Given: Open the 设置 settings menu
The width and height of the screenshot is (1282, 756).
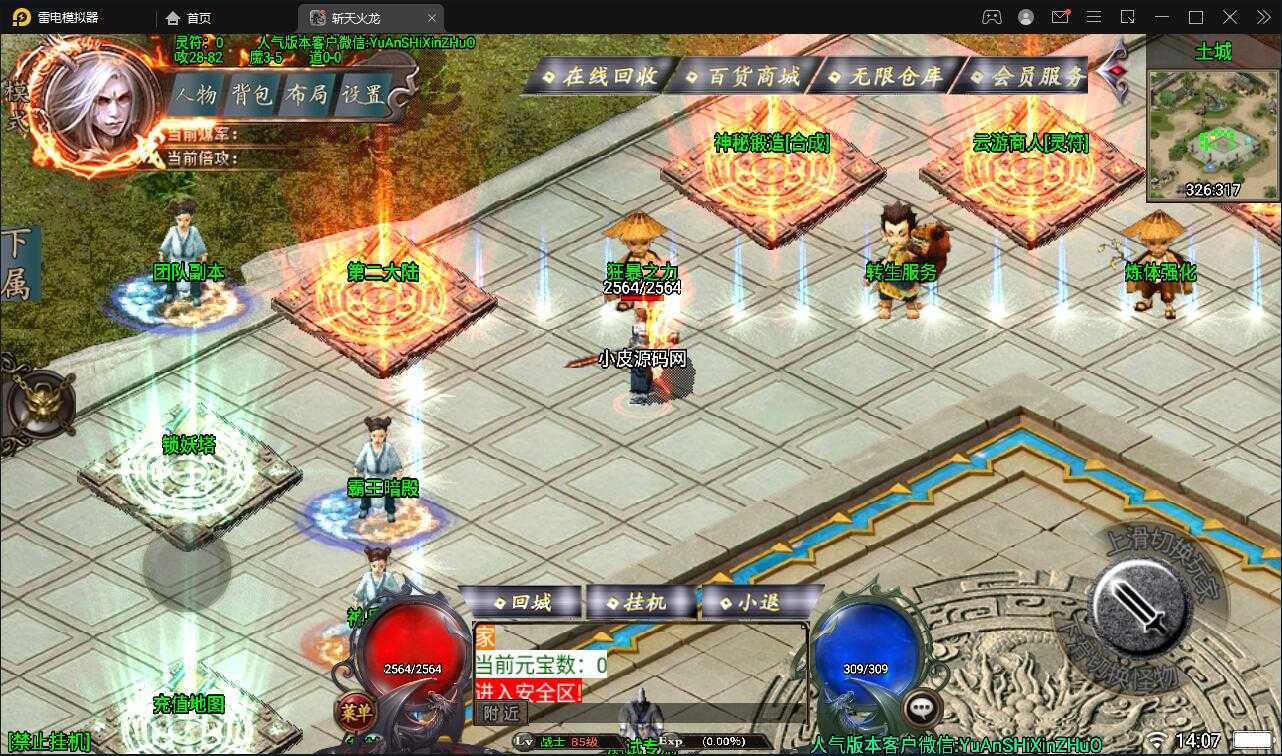Looking at the screenshot, I should (362, 95).
